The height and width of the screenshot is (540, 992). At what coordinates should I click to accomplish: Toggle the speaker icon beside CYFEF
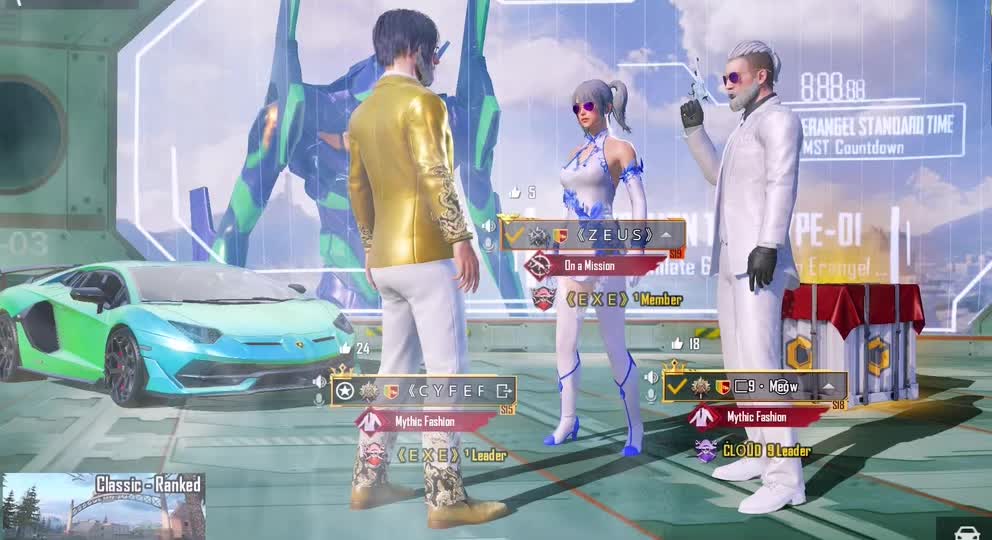pos(320,381)
